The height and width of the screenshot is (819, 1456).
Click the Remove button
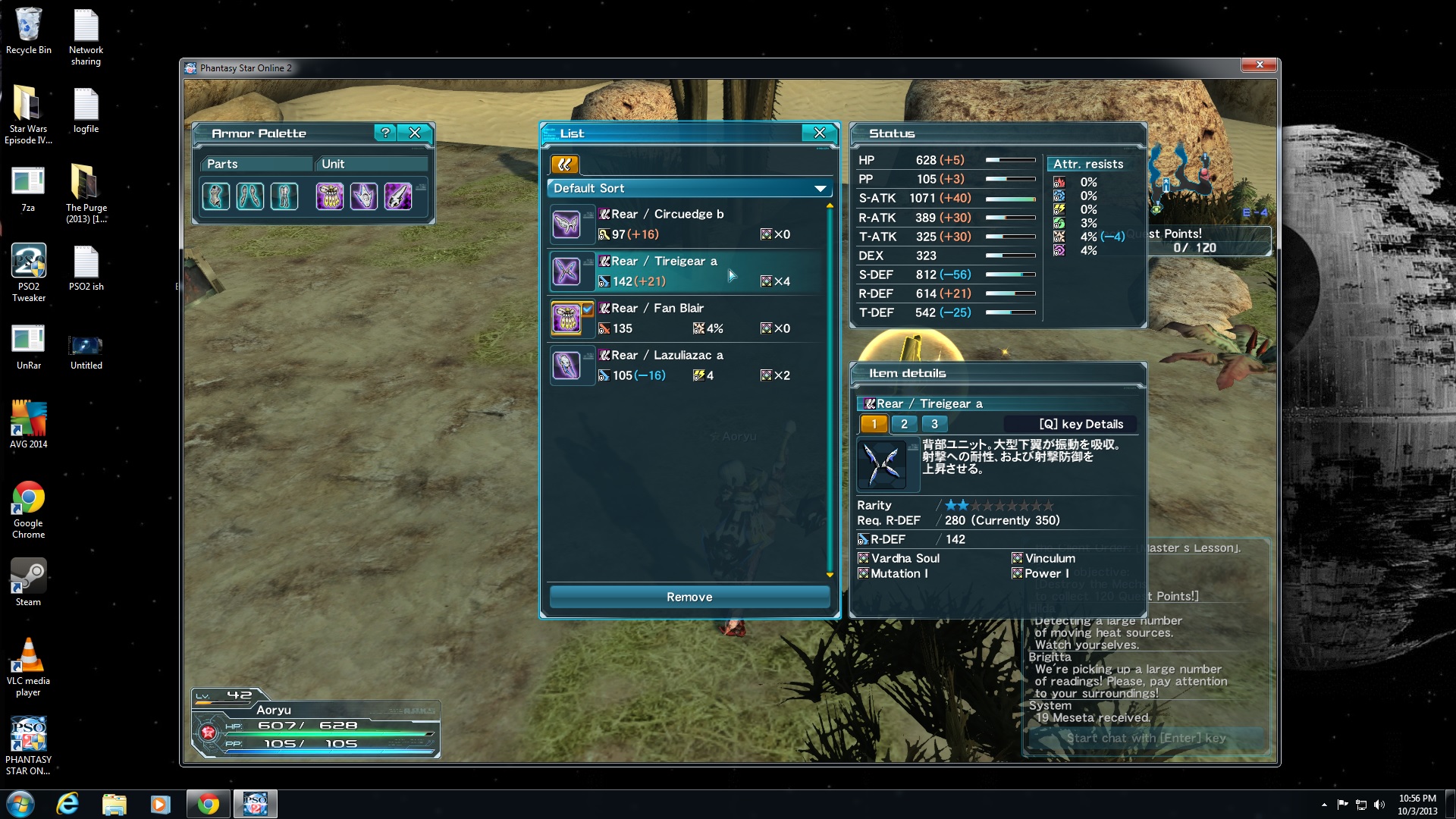point(689,597)
